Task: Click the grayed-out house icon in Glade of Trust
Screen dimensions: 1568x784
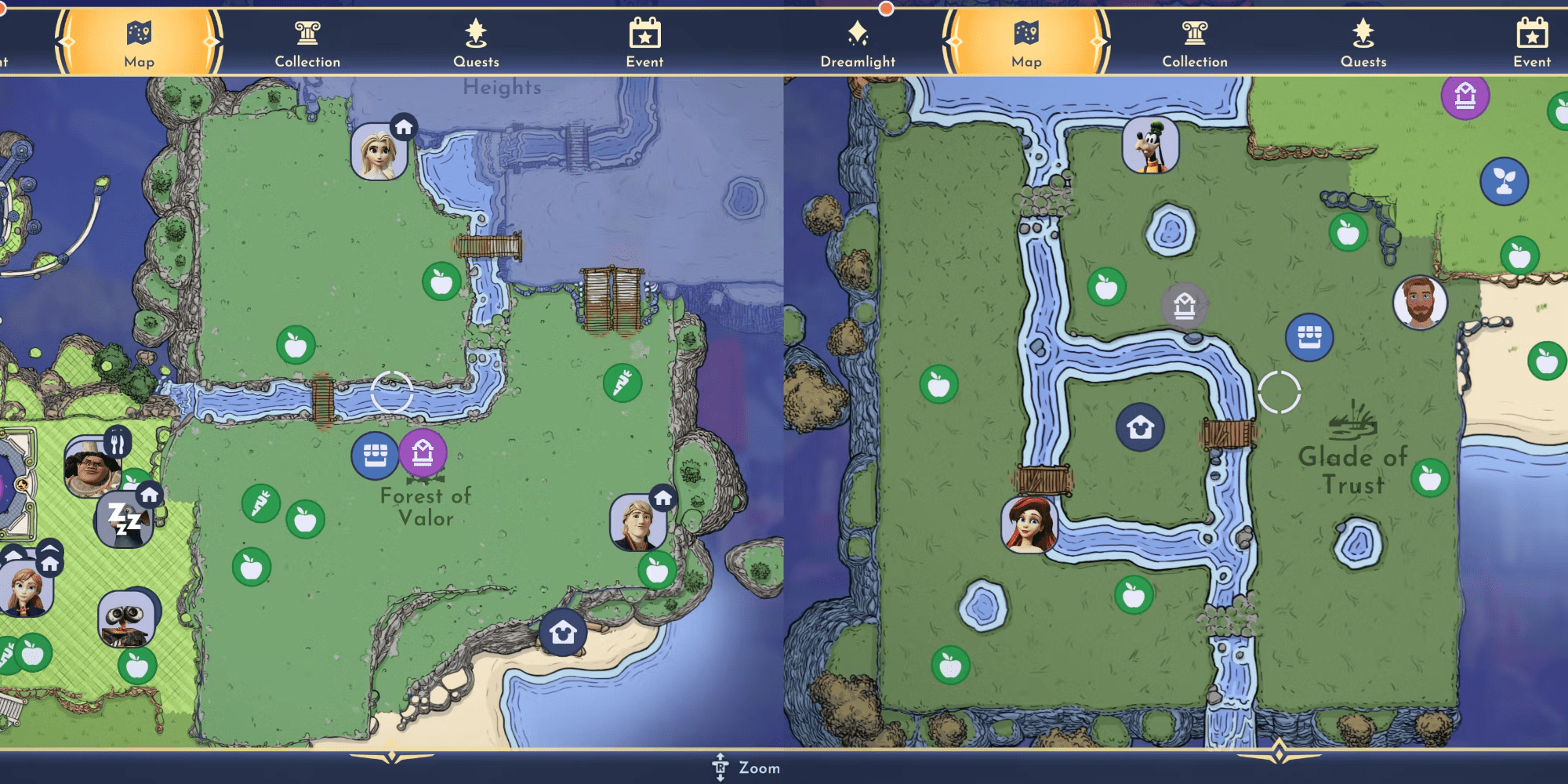Action: click(x=1185, y=304)
